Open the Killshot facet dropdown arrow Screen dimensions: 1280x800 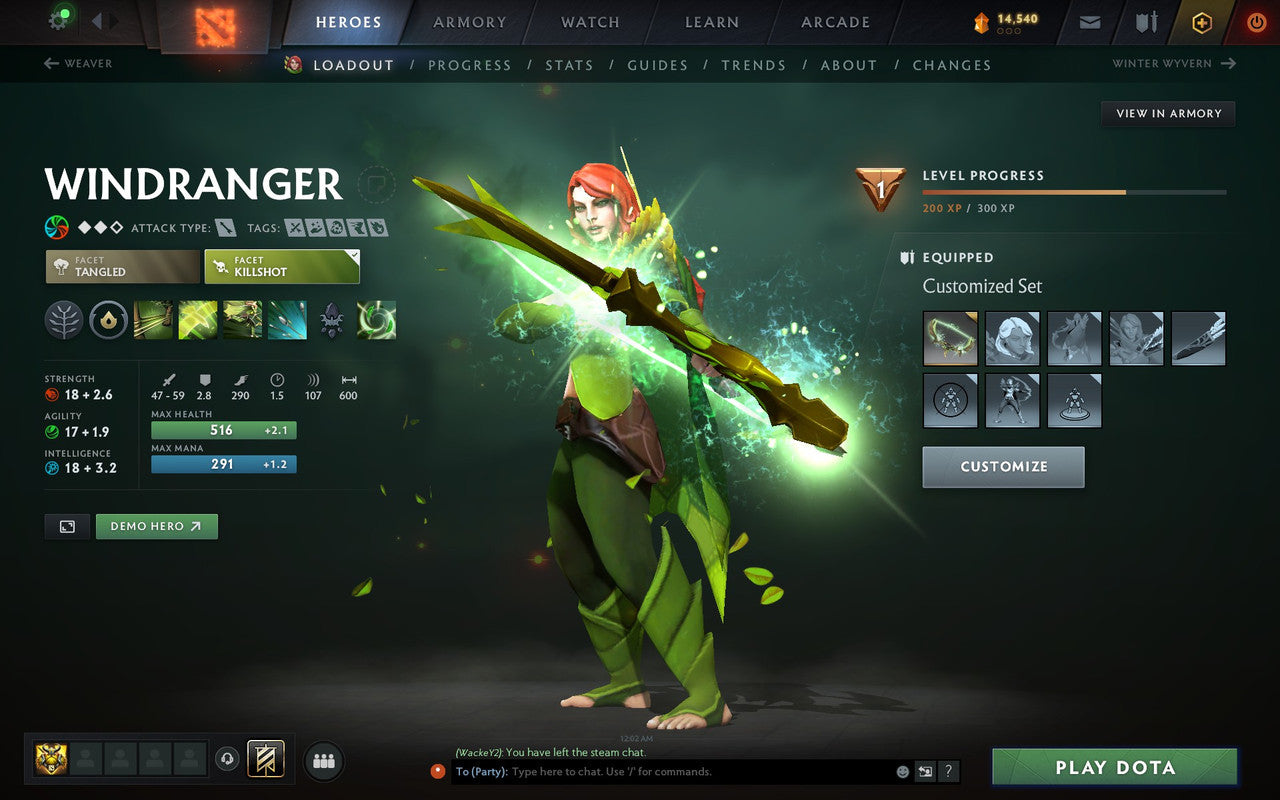pos(352,253)
